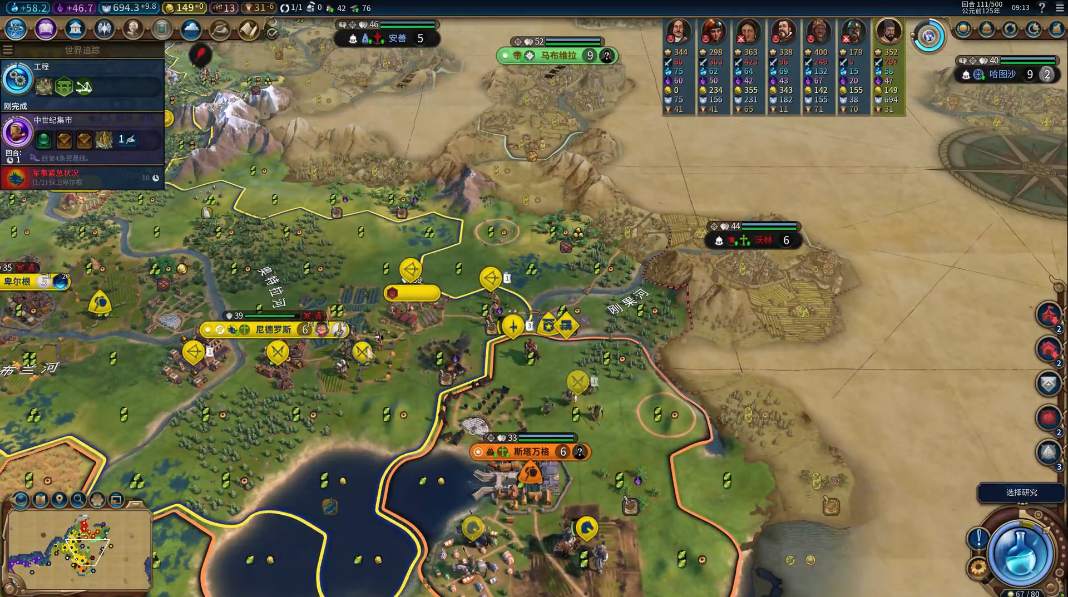Click the 哈图沙 city banner

tap(1002, 74)
